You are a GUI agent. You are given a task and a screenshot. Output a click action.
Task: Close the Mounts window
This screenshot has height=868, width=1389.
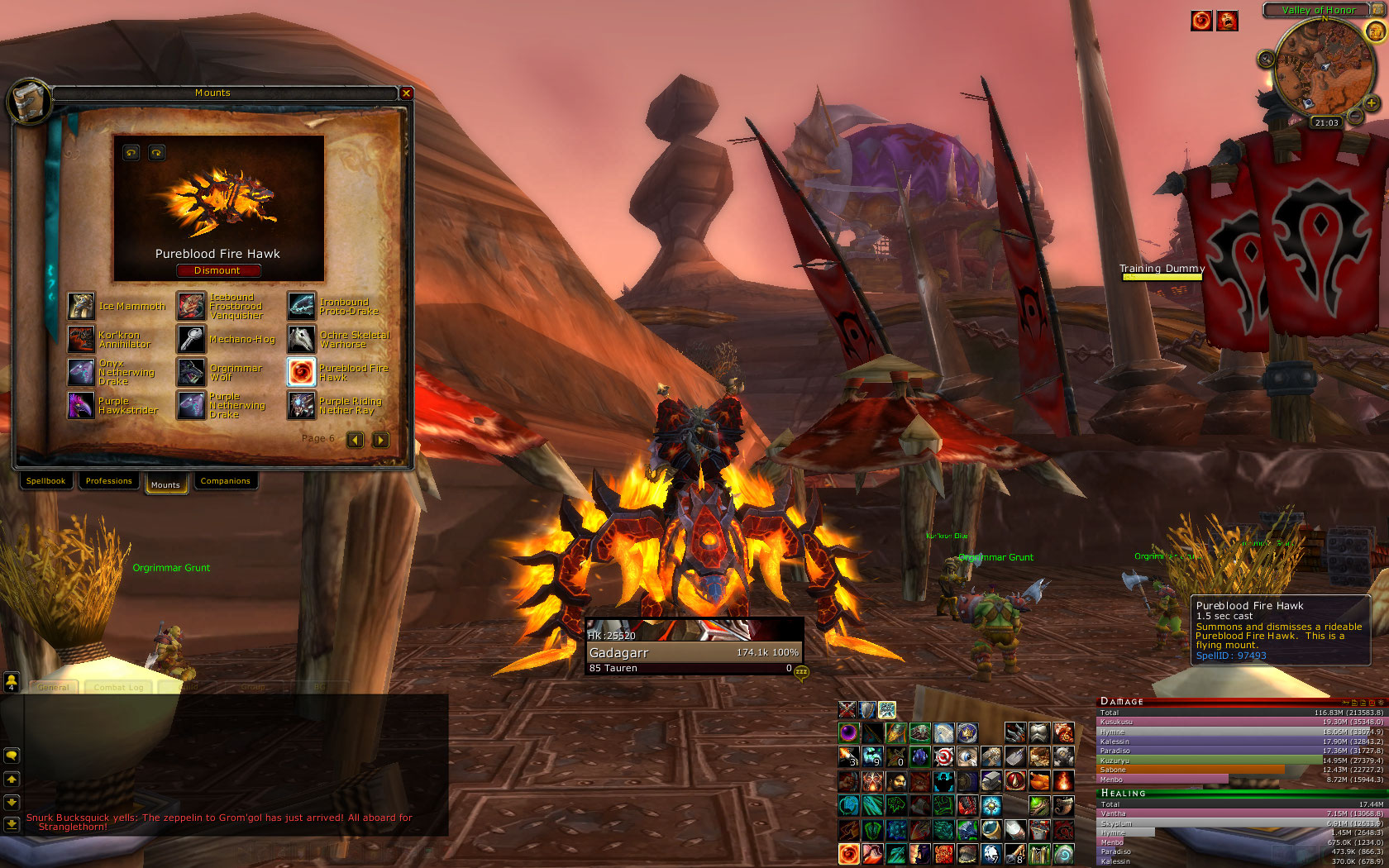406,93
